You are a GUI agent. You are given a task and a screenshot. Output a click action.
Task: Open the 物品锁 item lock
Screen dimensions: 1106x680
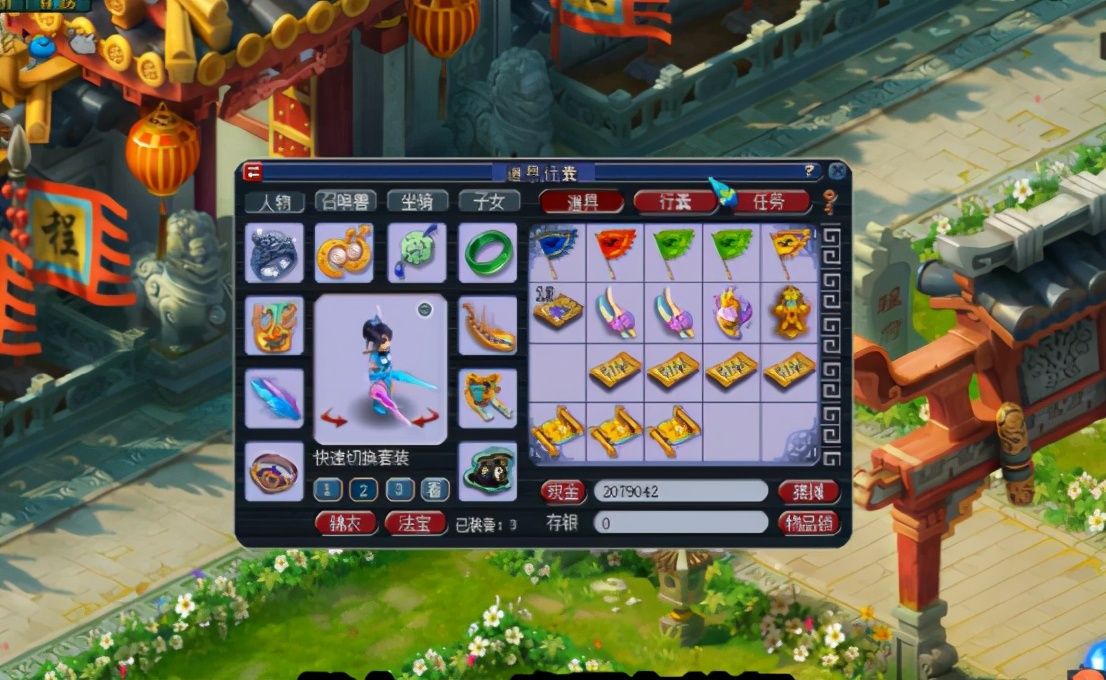[x=808, y=522]
